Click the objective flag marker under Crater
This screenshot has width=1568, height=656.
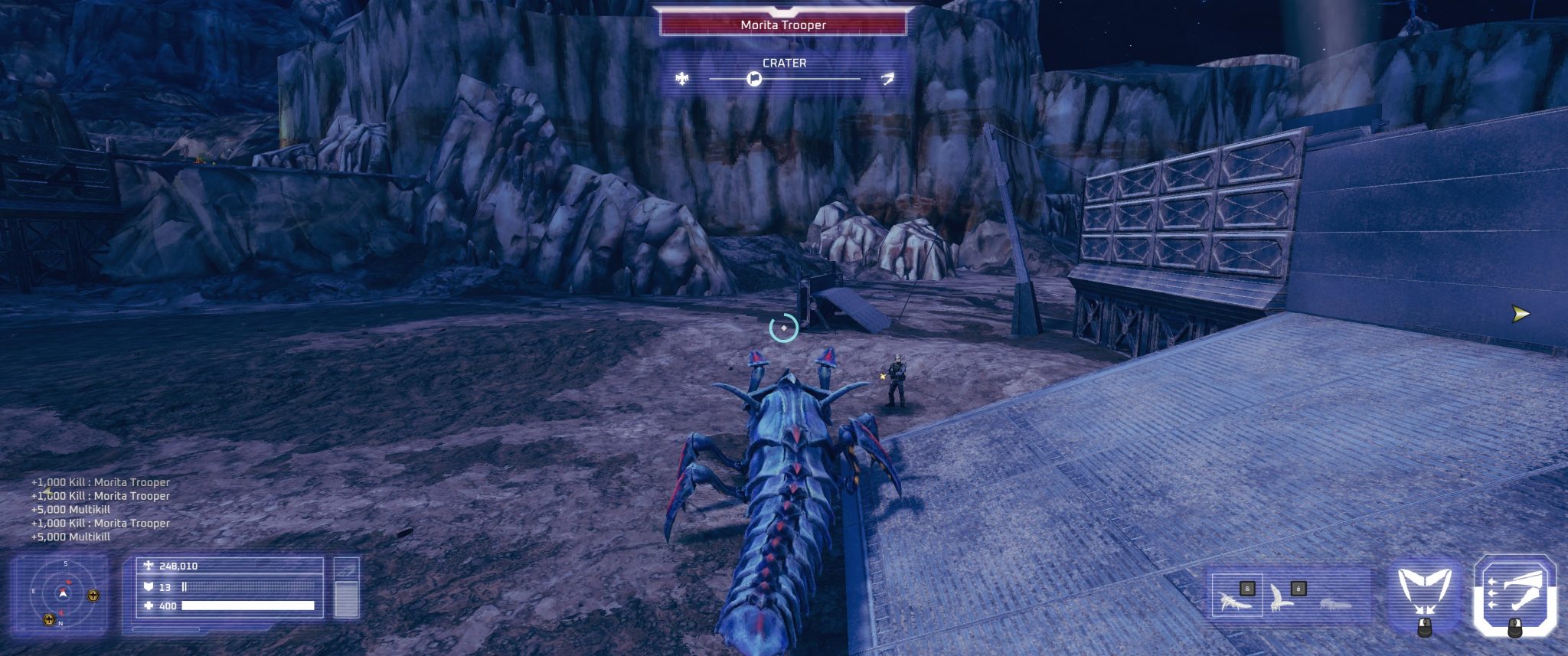point(754,79)
